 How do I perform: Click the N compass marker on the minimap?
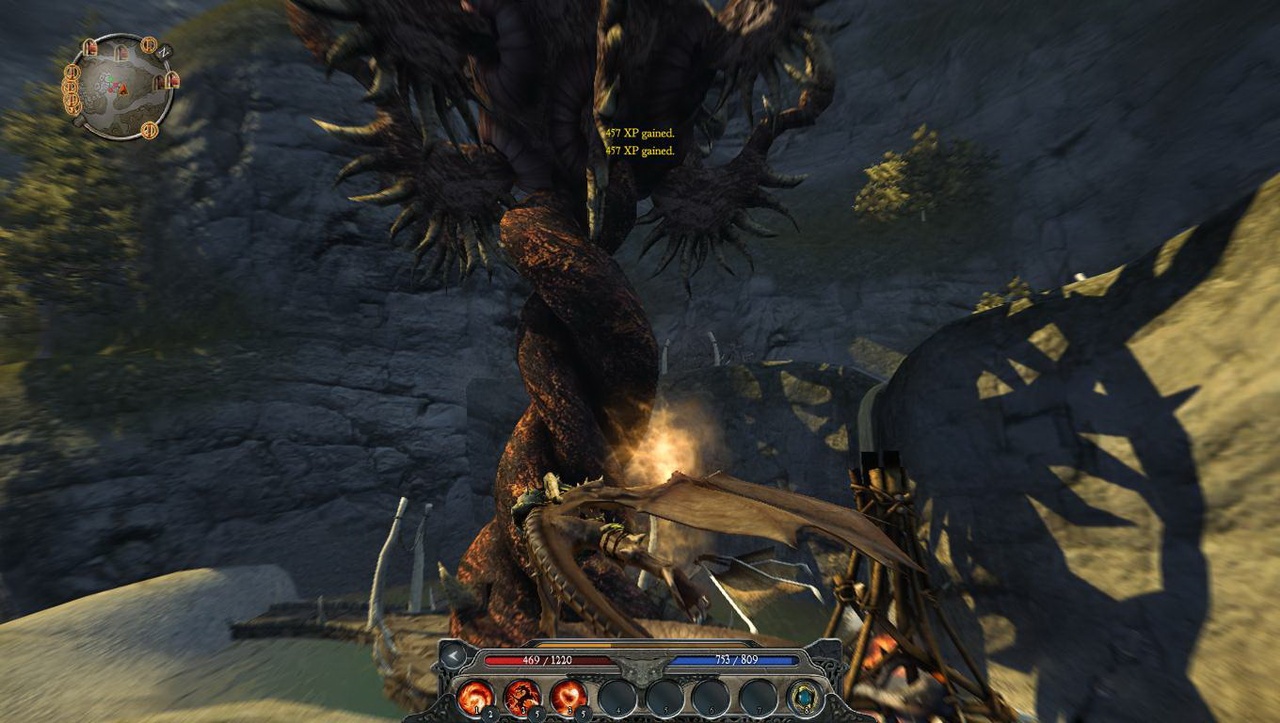tap(164, 51)
